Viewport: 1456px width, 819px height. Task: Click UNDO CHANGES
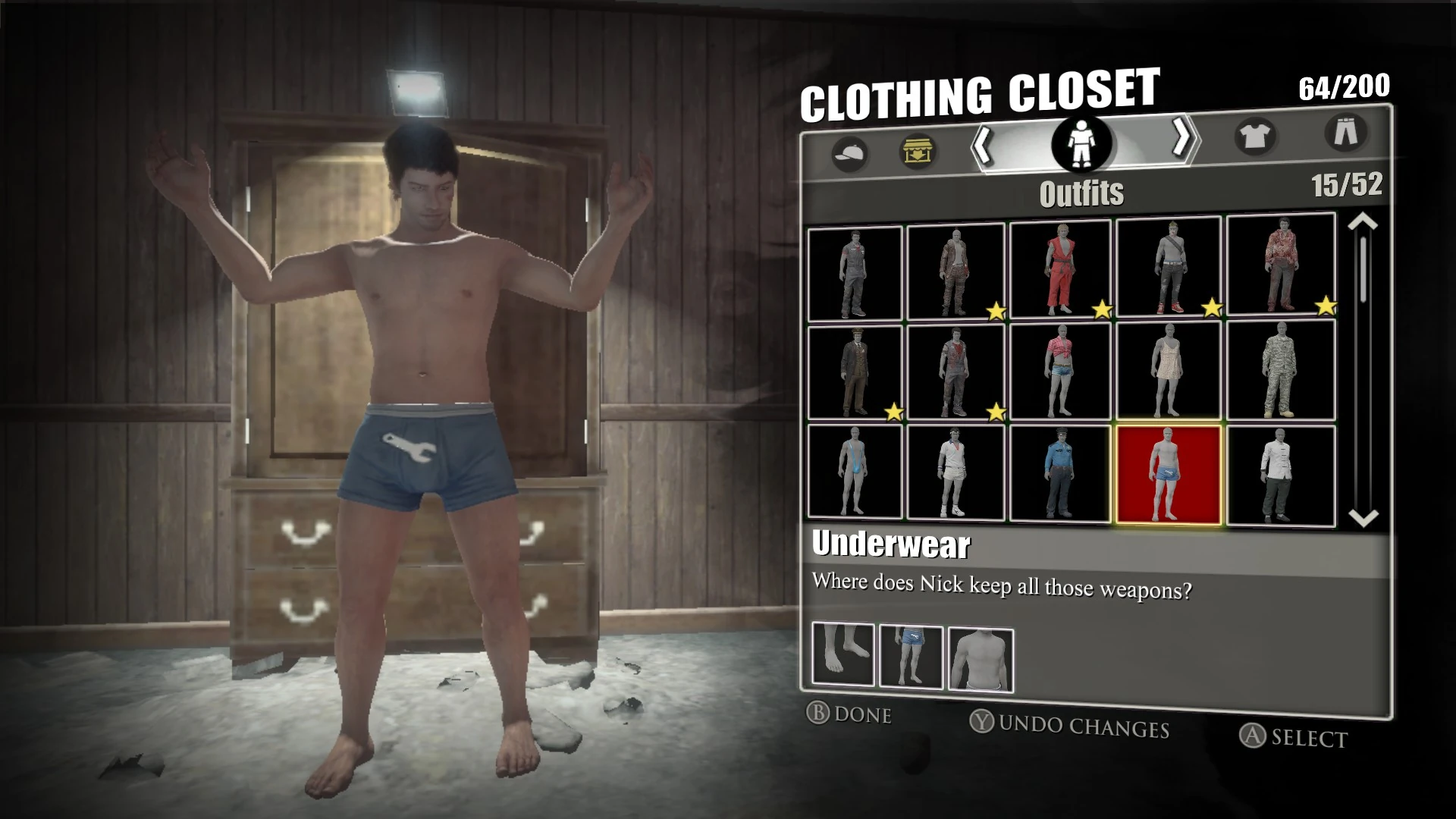(x=1071, y=728)
